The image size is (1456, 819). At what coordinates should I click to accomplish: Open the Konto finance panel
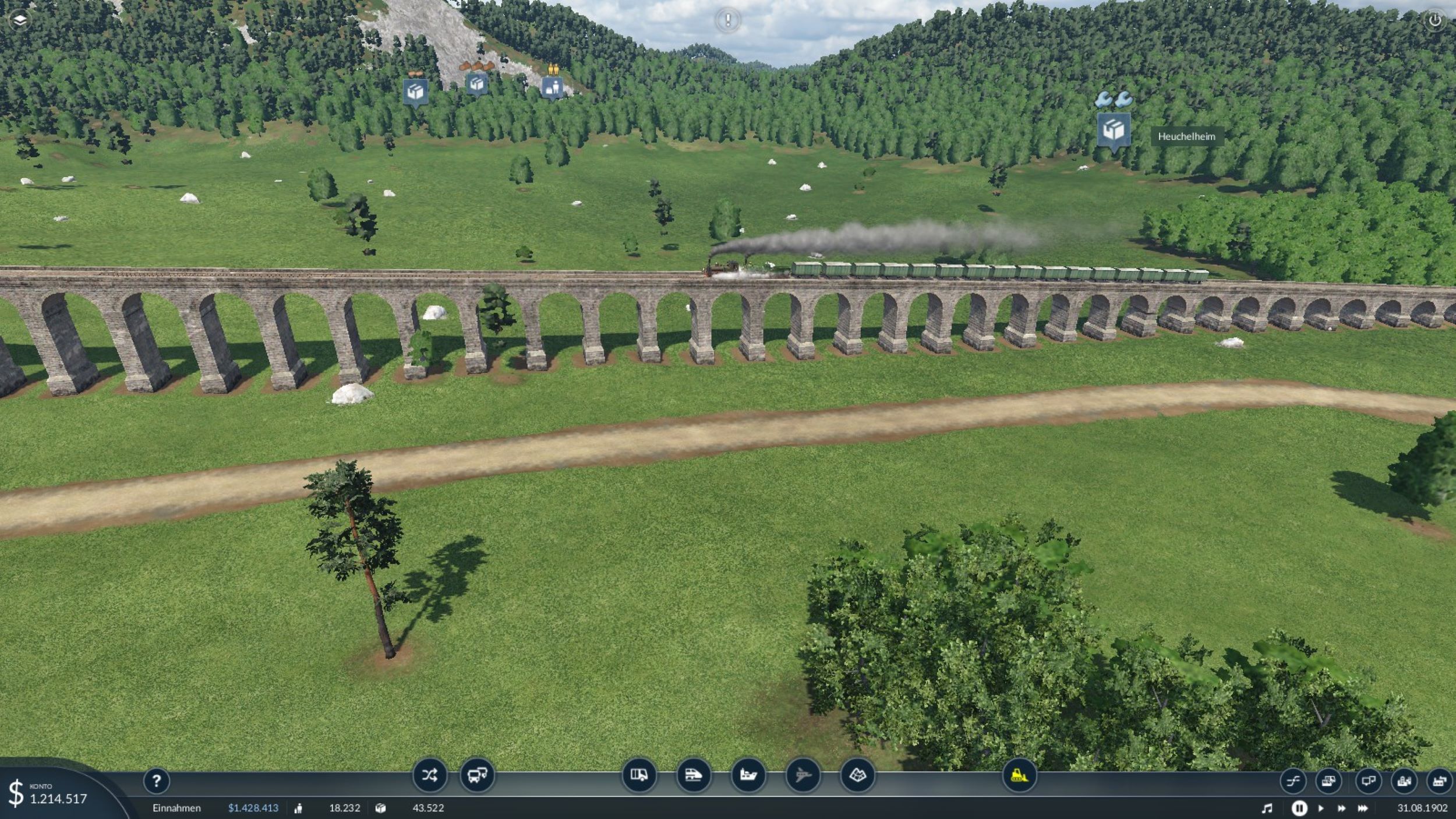click(x=50, y=793)
